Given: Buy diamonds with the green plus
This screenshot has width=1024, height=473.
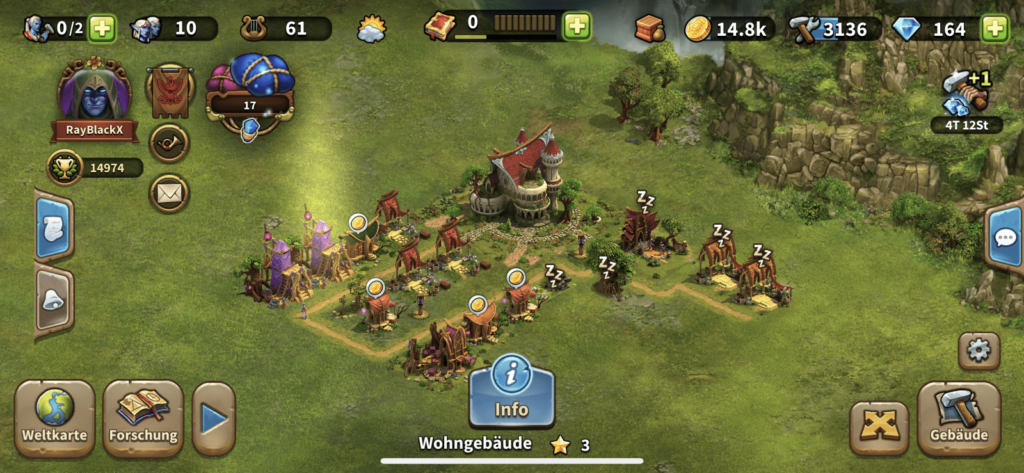Looking at the screenshot, I should pos(993,28).
